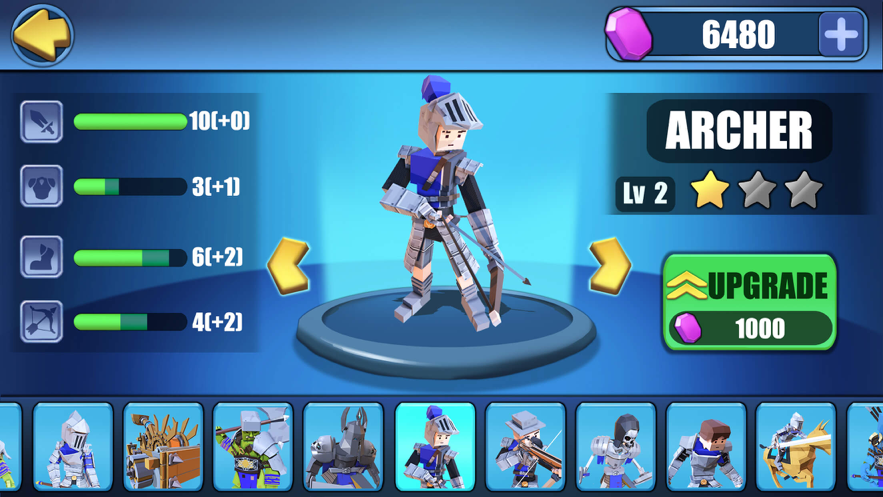Select the highlighted Archer thumbnail
Screen dimensions: 883x497
tap(435, 447)
